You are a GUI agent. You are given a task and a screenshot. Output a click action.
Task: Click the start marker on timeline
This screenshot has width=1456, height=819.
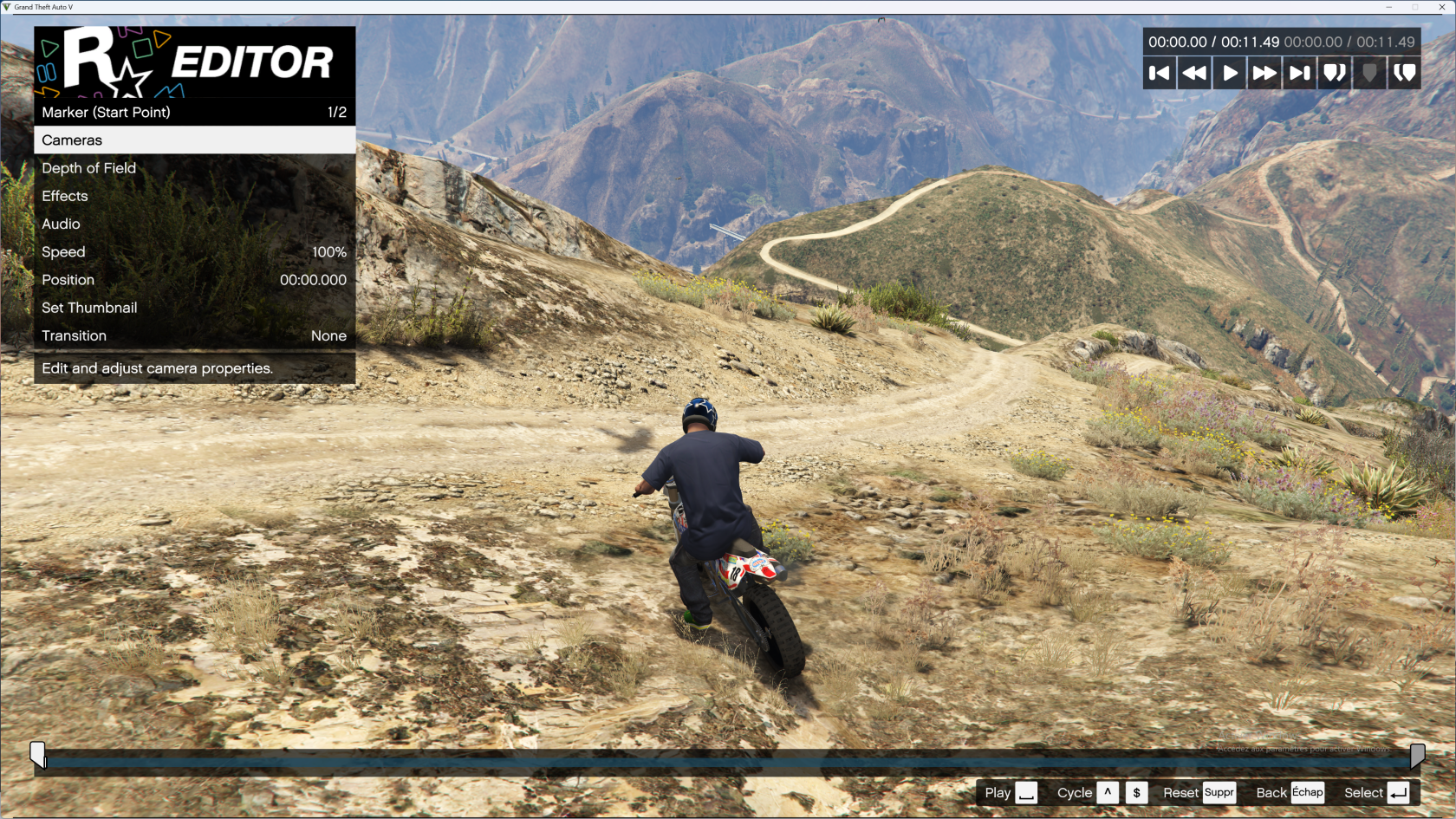click(37, 753)
